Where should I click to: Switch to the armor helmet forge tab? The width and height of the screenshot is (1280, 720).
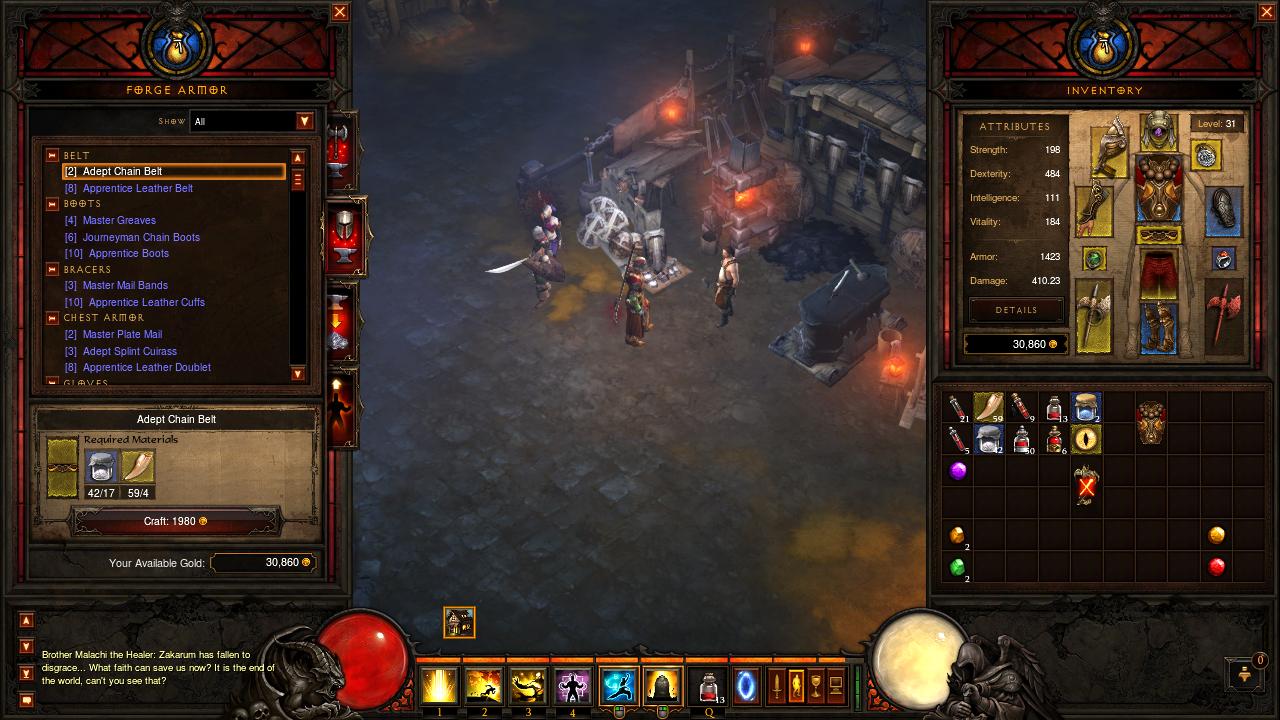click(x=344, y=235)
